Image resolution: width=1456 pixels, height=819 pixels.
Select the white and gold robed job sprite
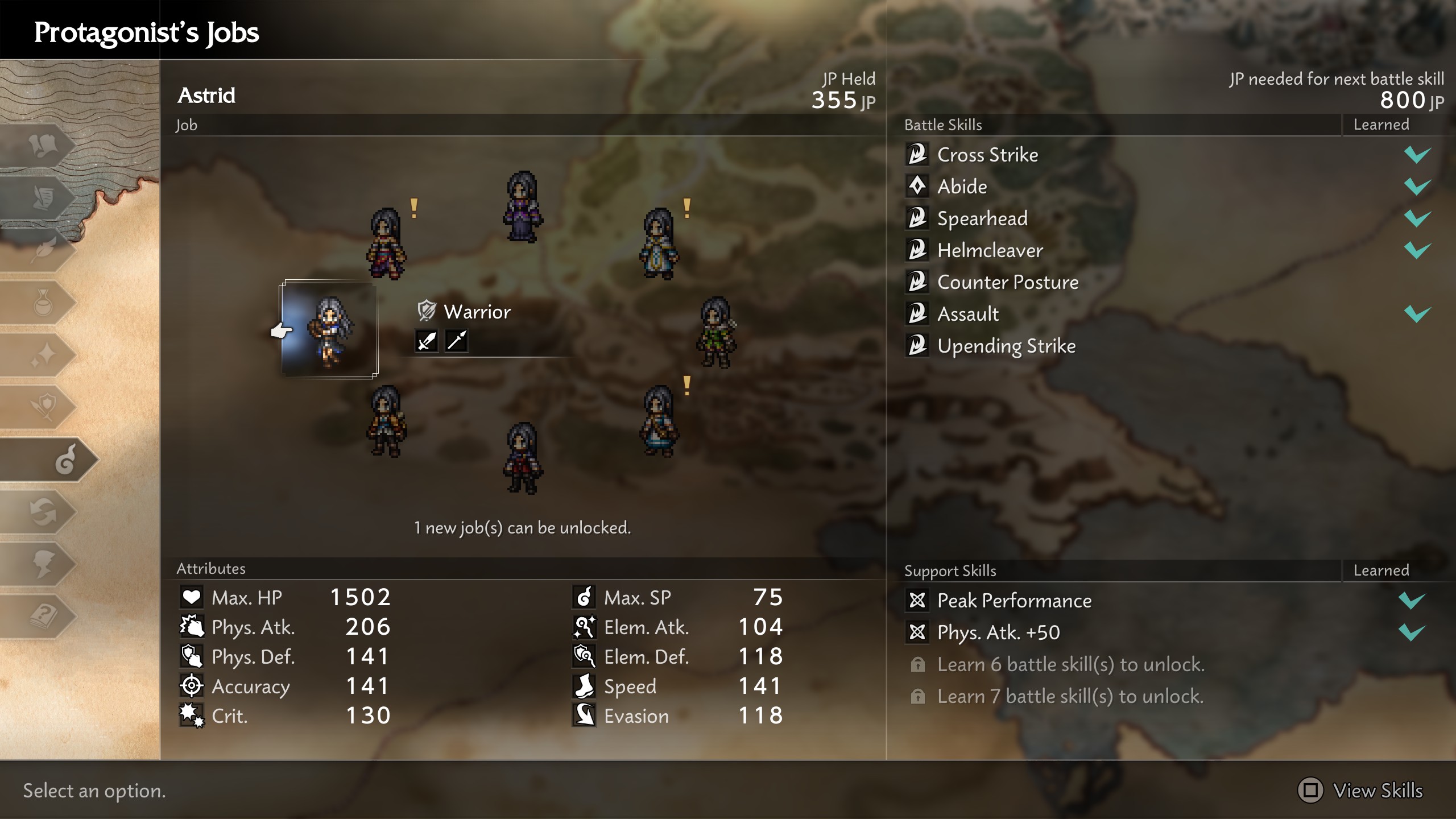[659, 243]
